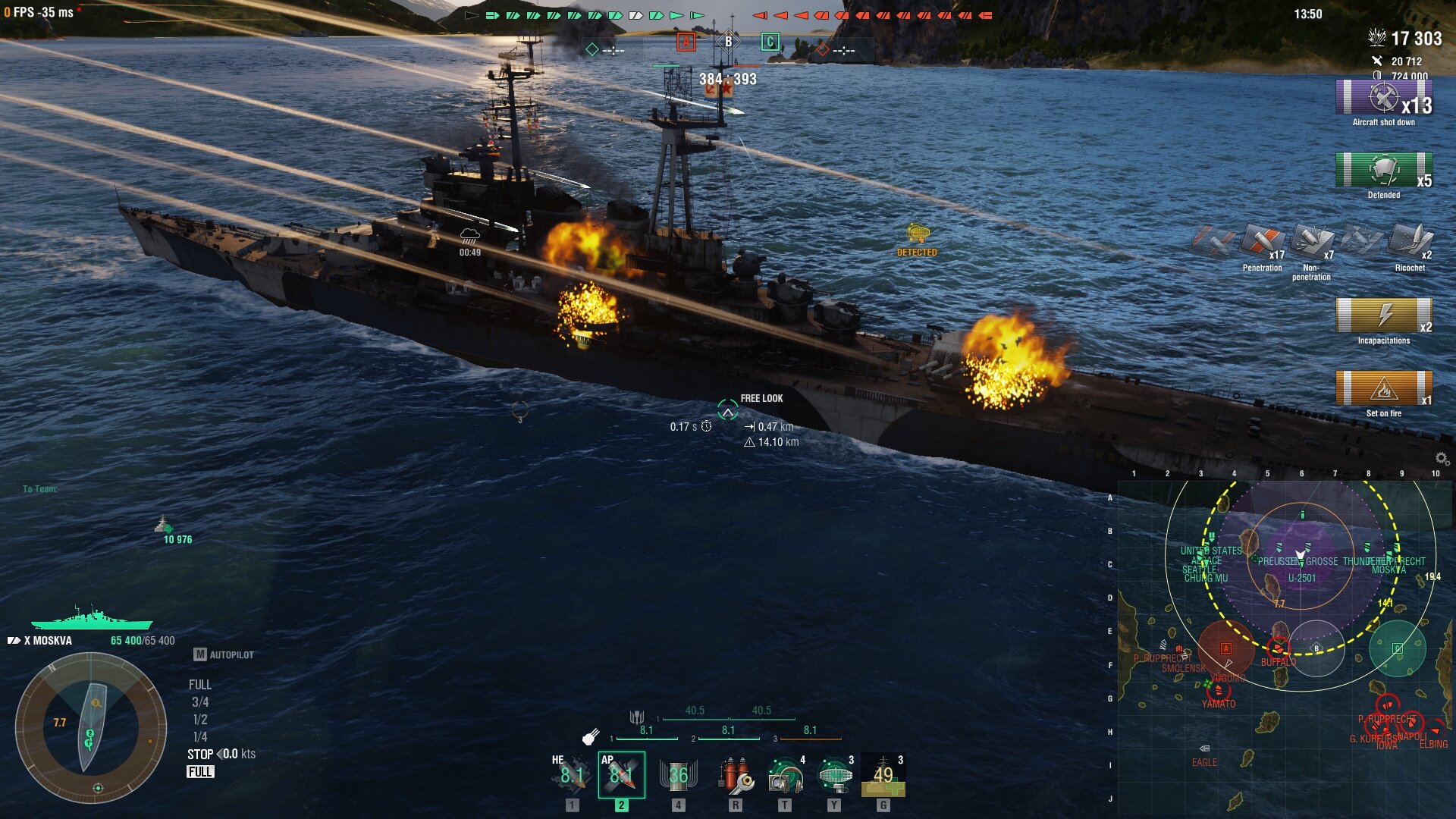The width and height of the screenshot is (1456, 819).
Task: Open minimap settings gear
Action: pos(1442,458)
